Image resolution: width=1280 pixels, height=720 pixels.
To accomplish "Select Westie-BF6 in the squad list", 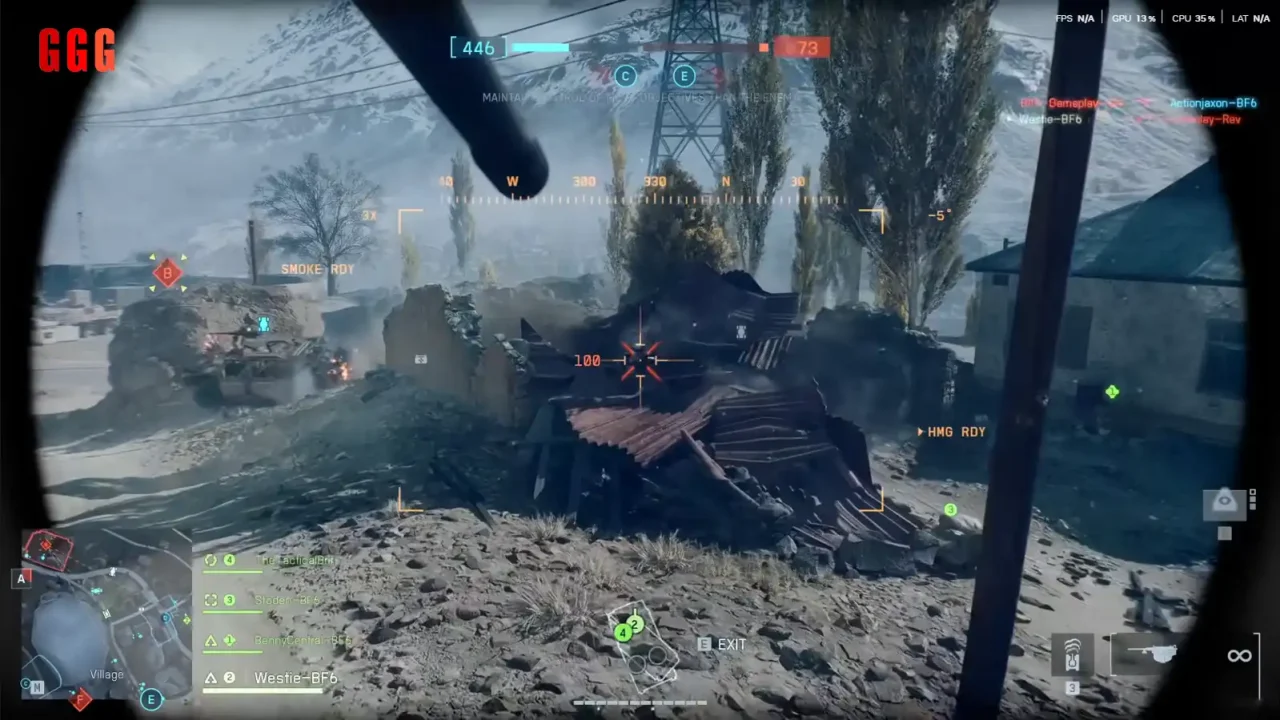I will click(x=295, y=678).
